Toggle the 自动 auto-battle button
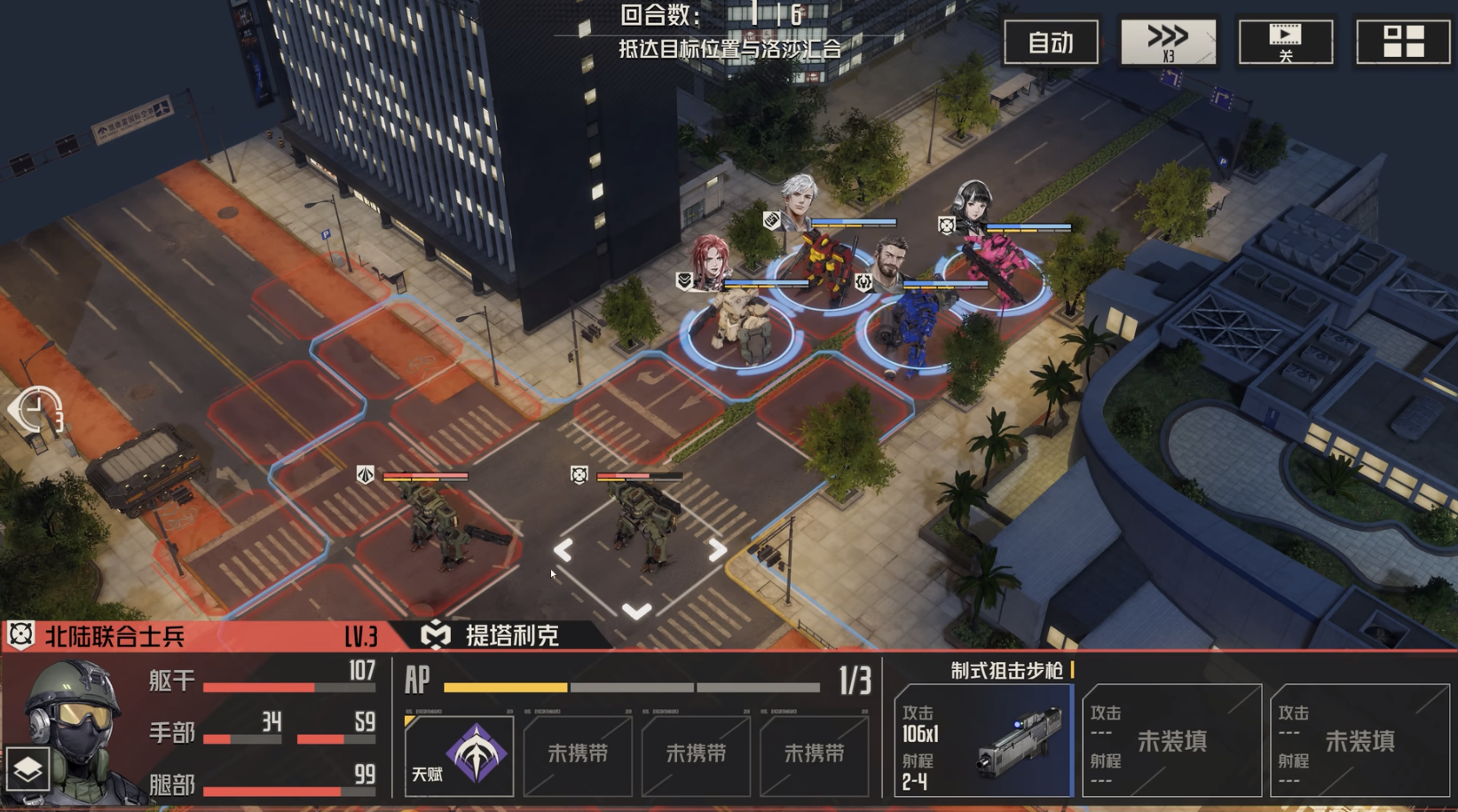Viewport: 1458px width, 812px height. (1051, 42)
